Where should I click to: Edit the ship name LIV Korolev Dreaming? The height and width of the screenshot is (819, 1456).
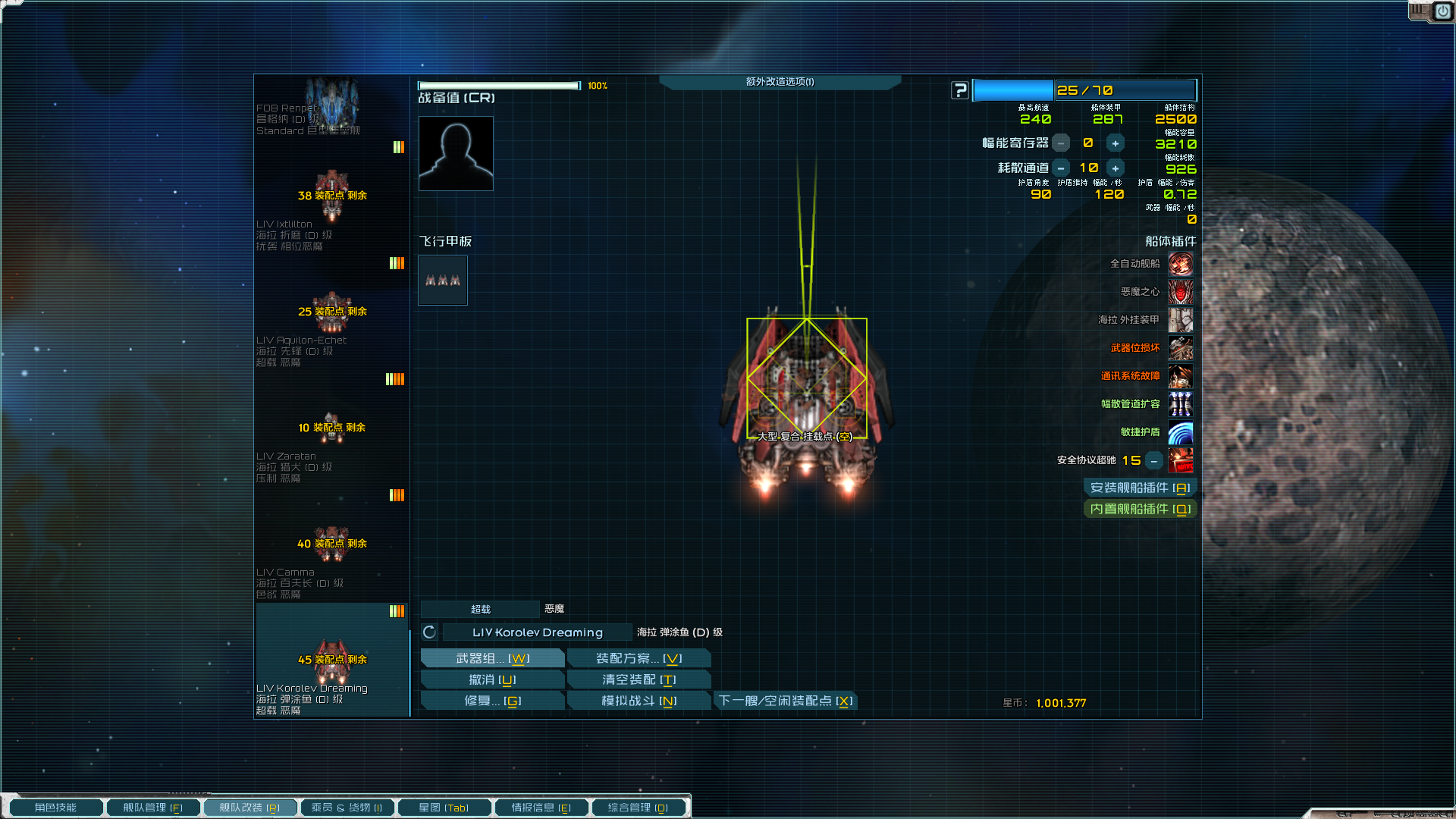coord(537,632)
